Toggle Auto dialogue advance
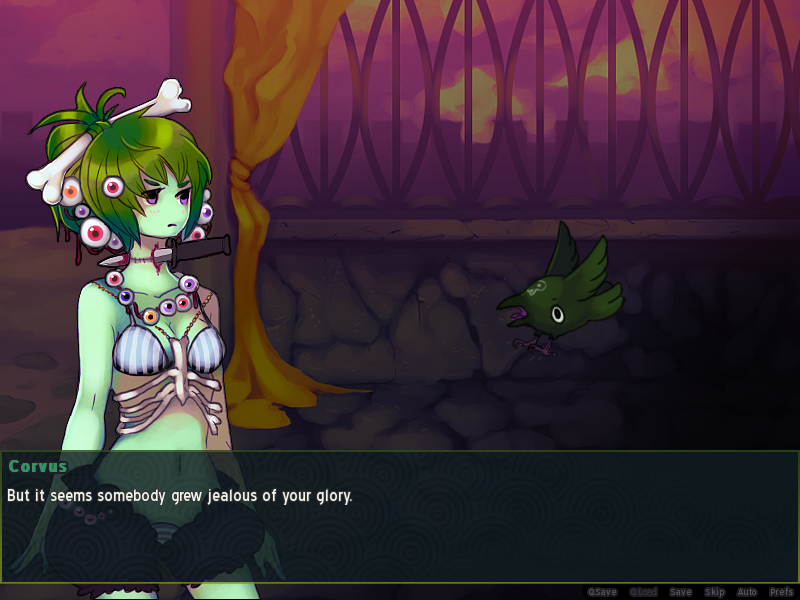The height and width of the screenshot is (600, 800). pos(747,592)
